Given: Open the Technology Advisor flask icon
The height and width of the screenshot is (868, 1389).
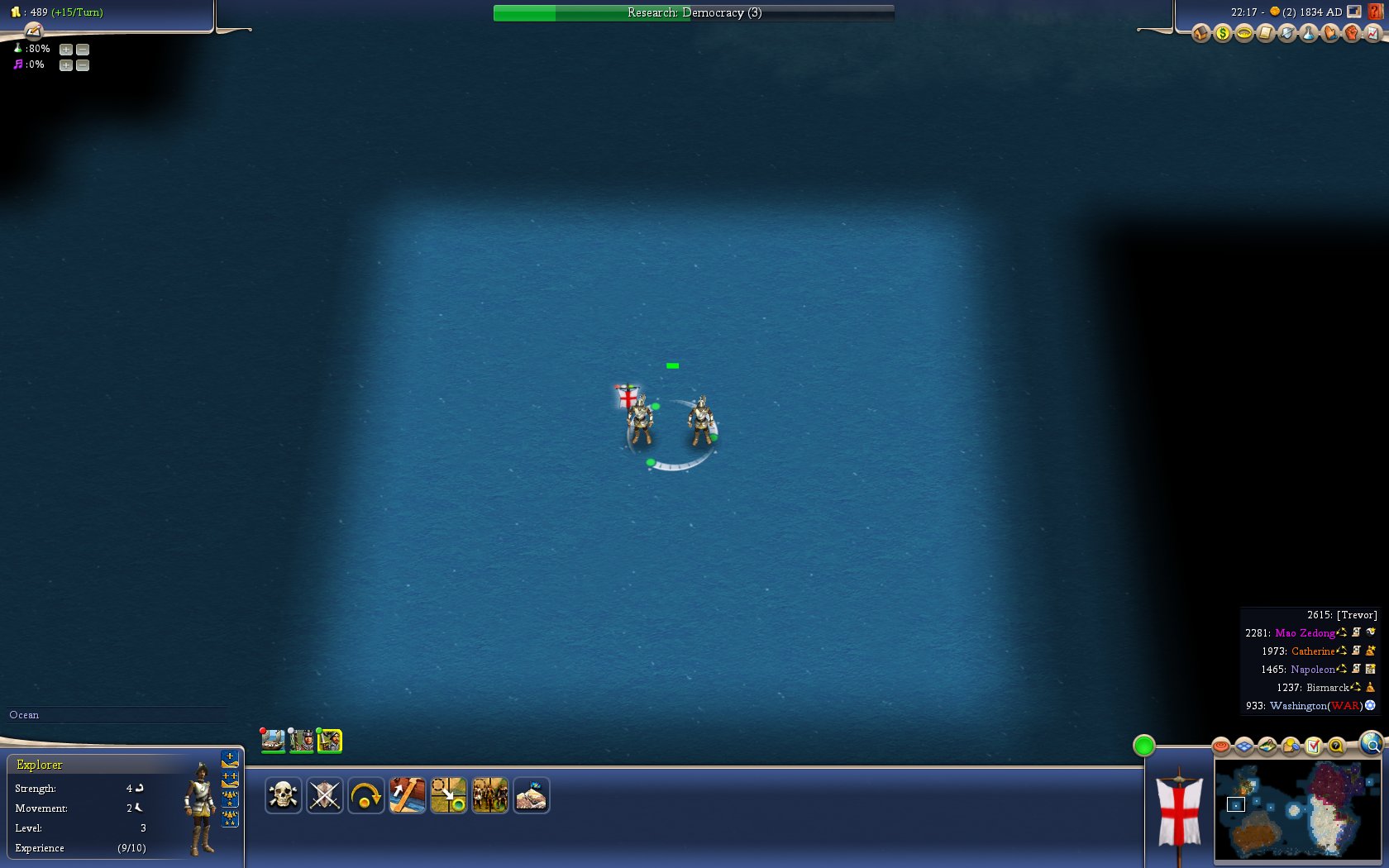Looking at the screenshot, I should (x=1308, y=33).
